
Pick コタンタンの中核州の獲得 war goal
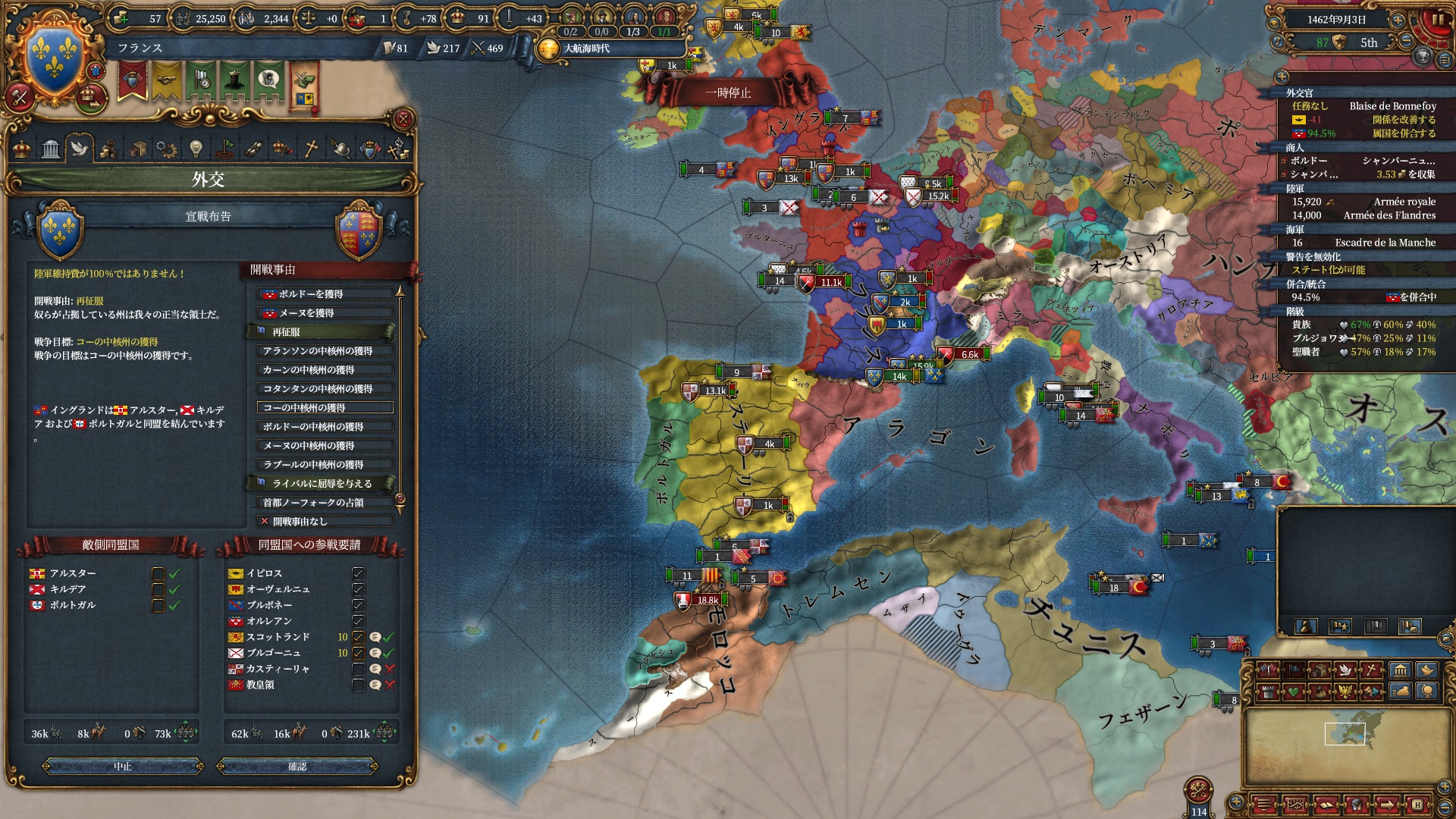pos(325,389)
